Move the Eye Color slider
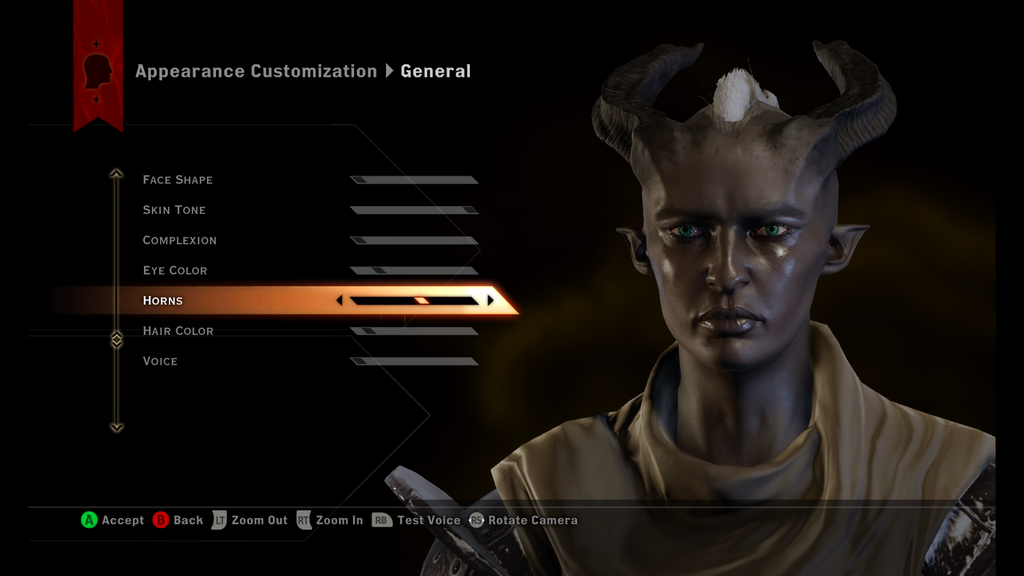The image size is (1024, 576). click(x=414, y=270)
